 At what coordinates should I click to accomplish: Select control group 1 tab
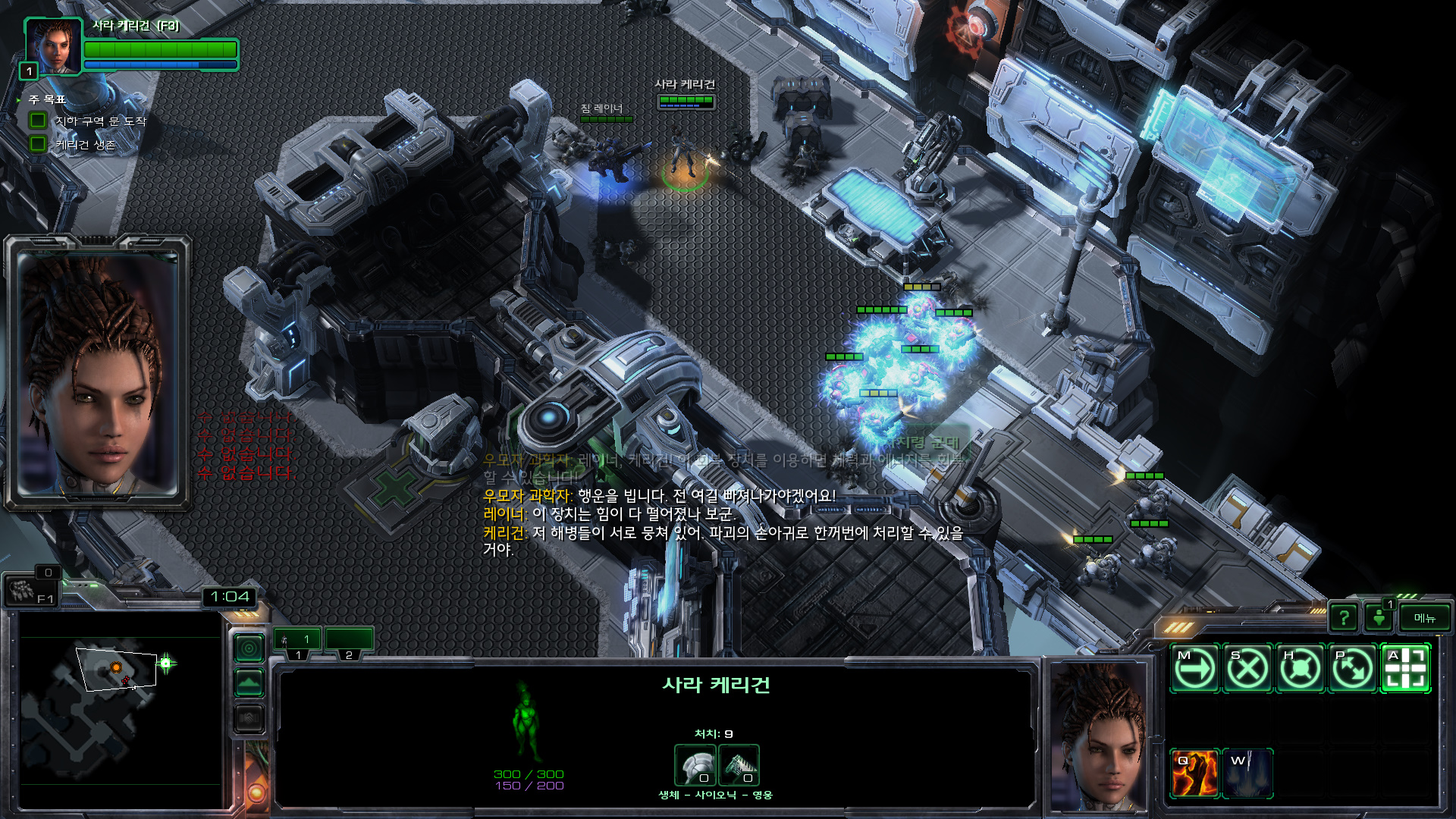tap(297, 642)
